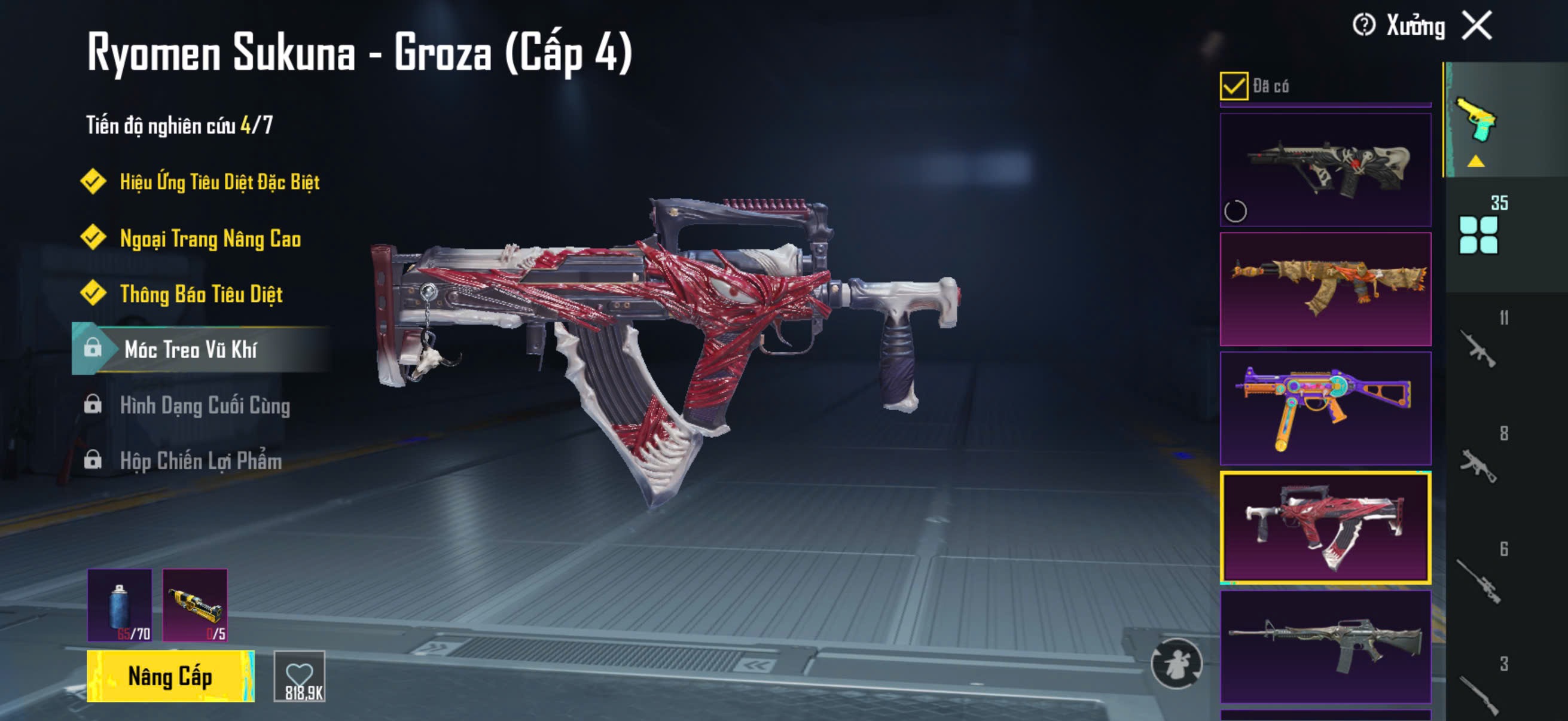View the locked Hình Dạng Cuối Cùng stage
1568x721 pixels.
coord(205,405)
